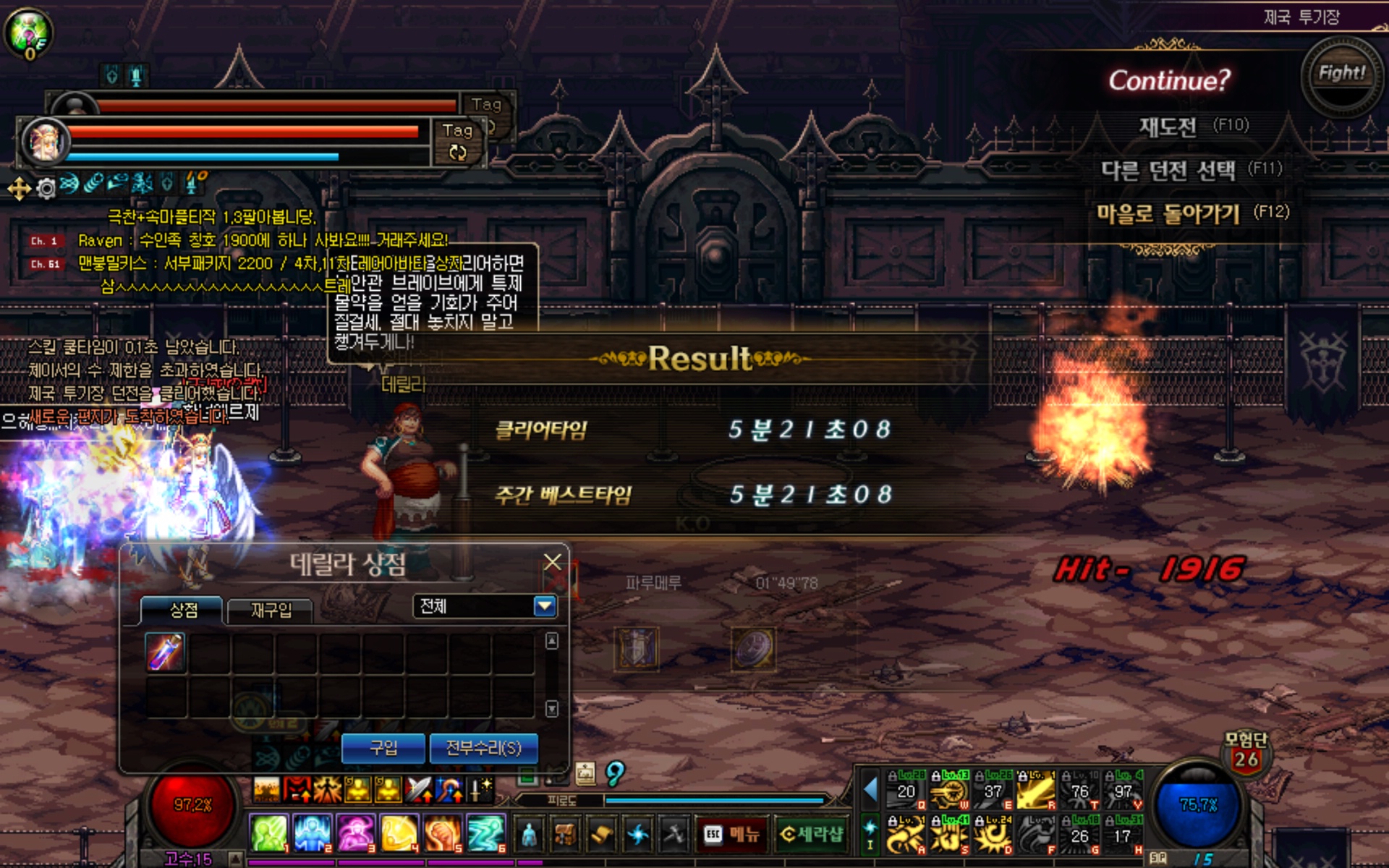Open the ESC 메뉴 menu button
The height and width of the screenshot is (868, 1389).
coord(731,835)
